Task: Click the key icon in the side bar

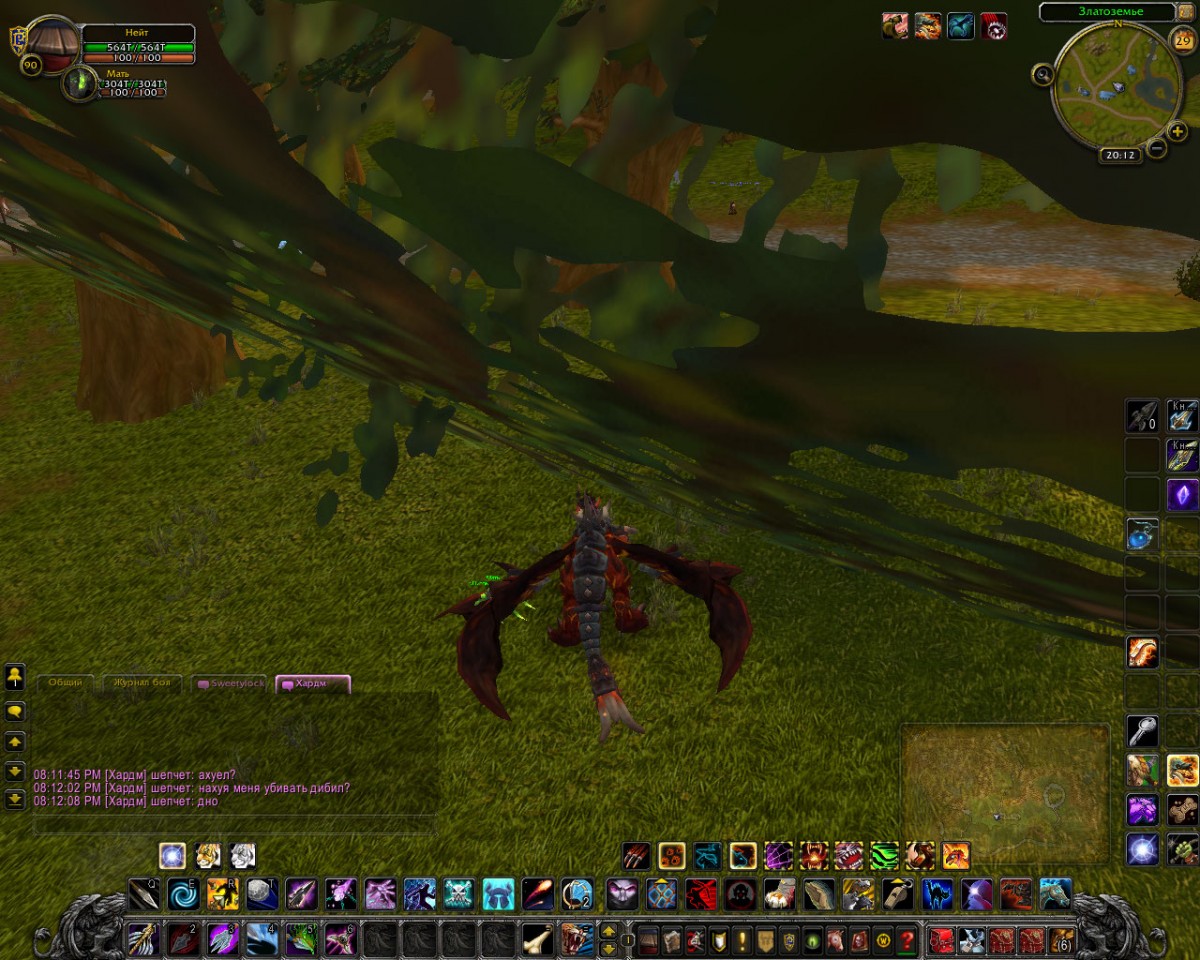Action: [x=1142, y=731]
